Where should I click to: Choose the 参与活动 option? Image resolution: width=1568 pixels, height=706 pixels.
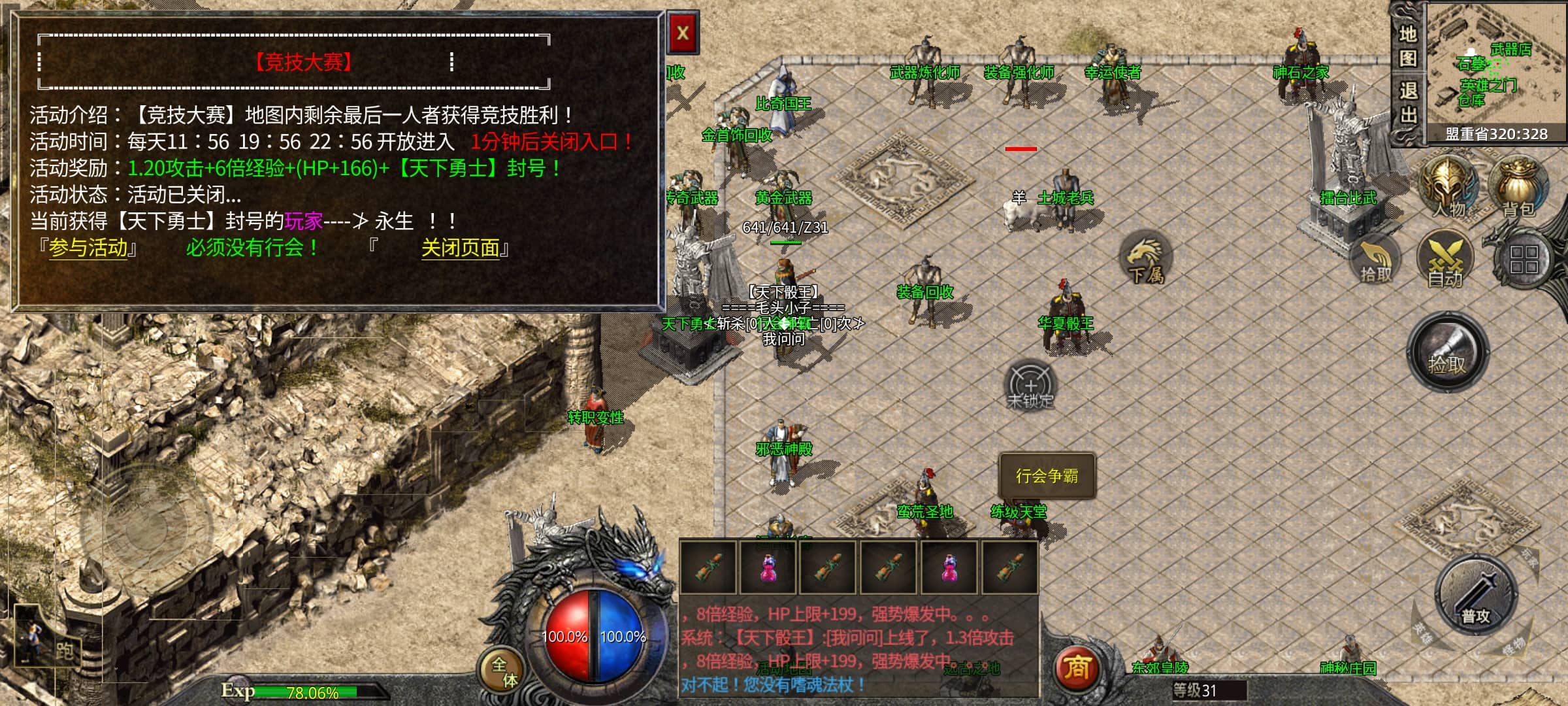[x=88, y=248]
